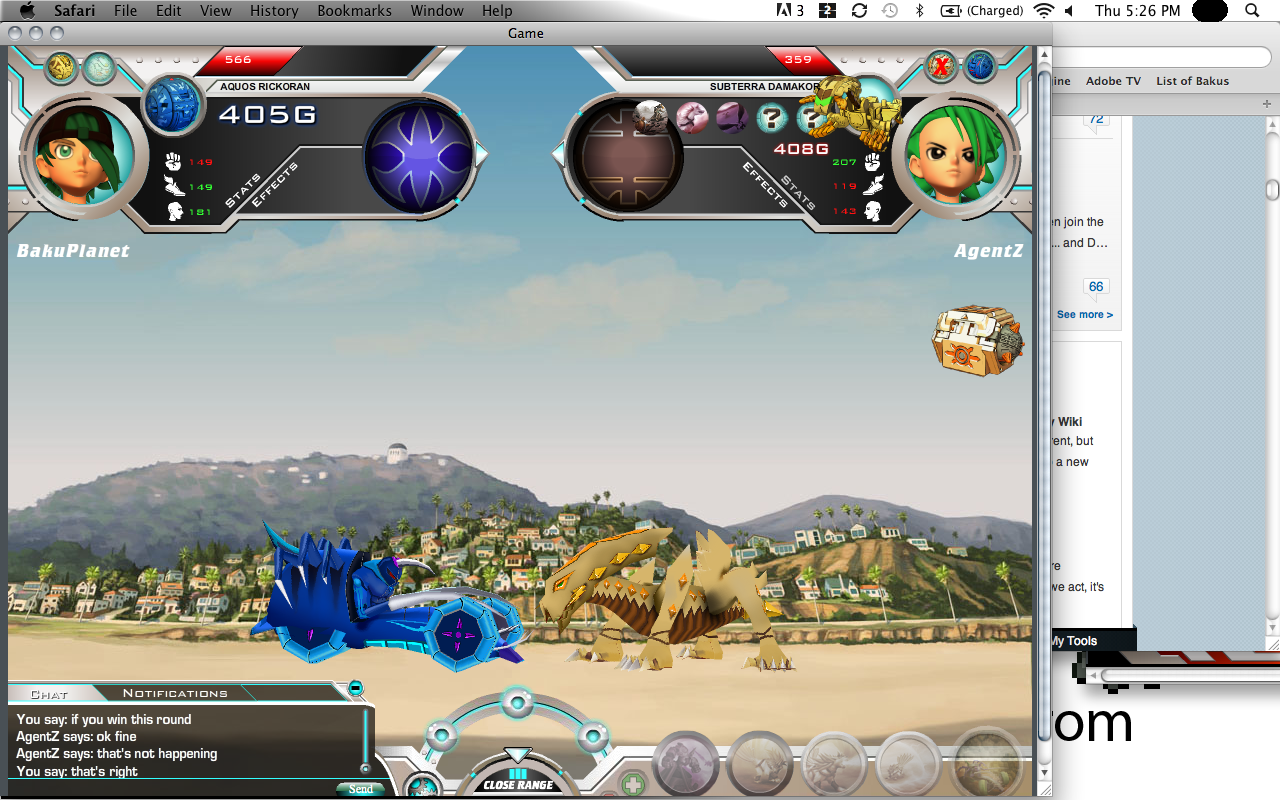Minimize the chat panel

pos(355,688)
